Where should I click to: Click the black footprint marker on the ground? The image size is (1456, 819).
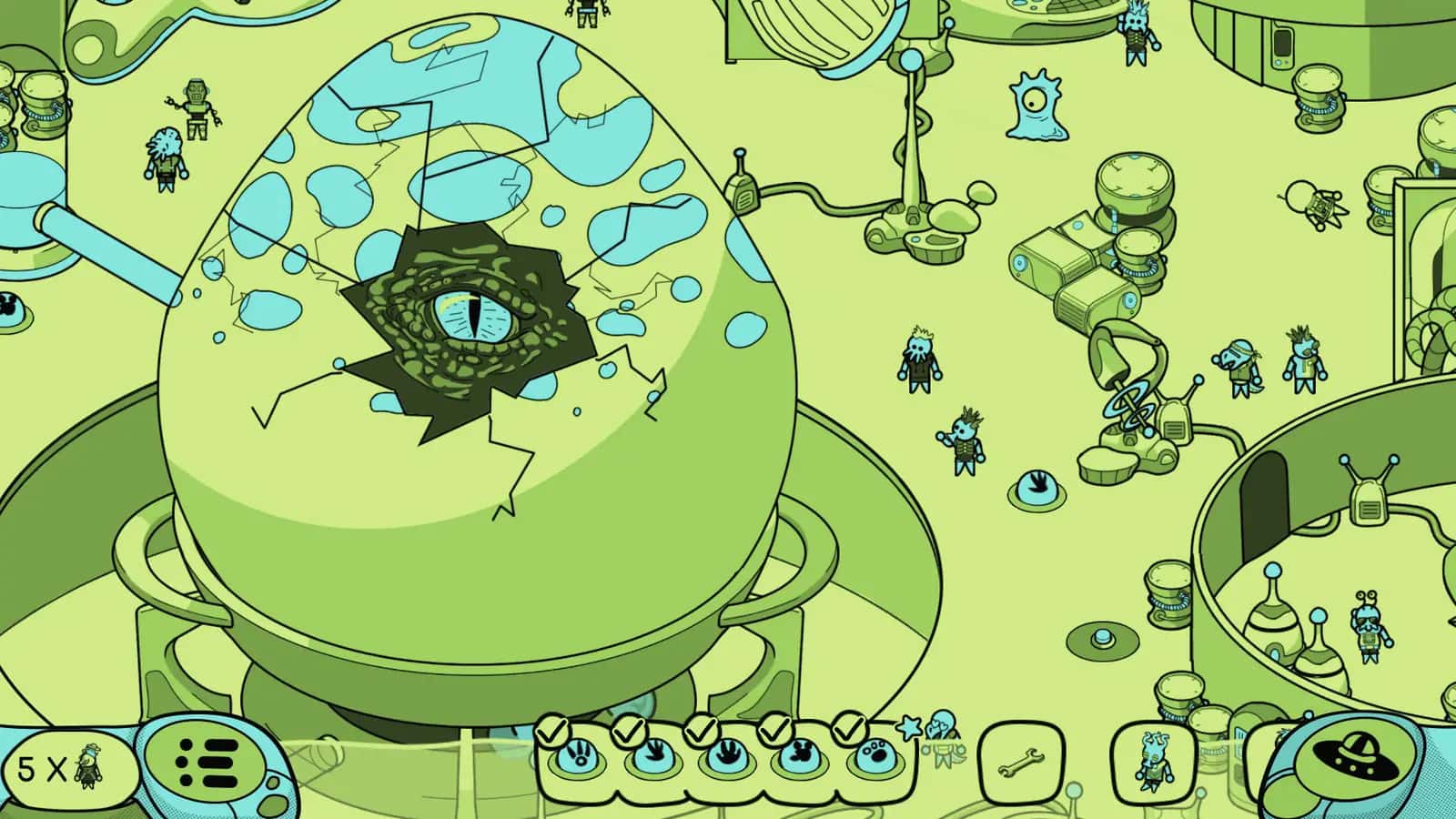pos(1037,487)
